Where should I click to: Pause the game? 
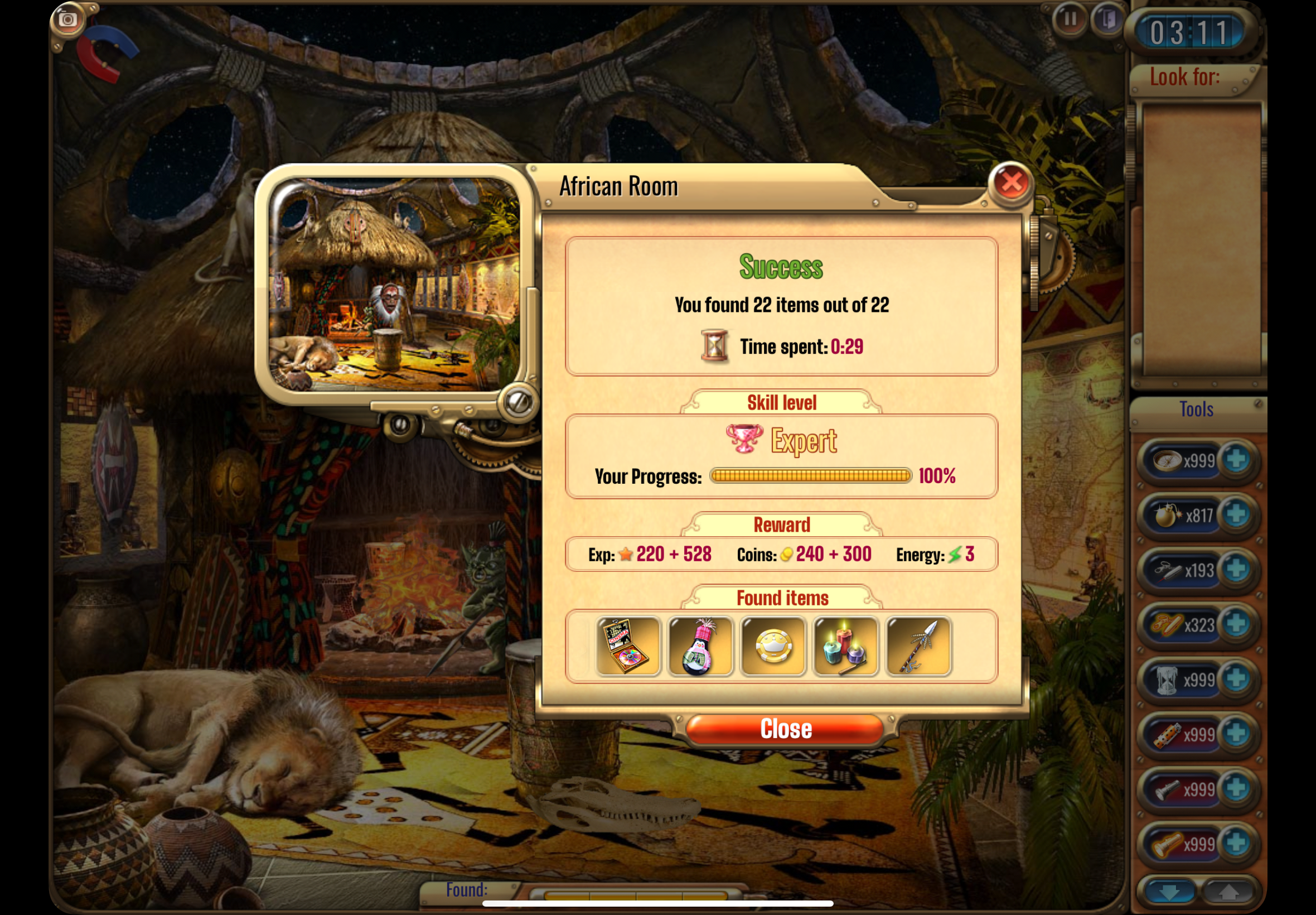pos(1069,20)
